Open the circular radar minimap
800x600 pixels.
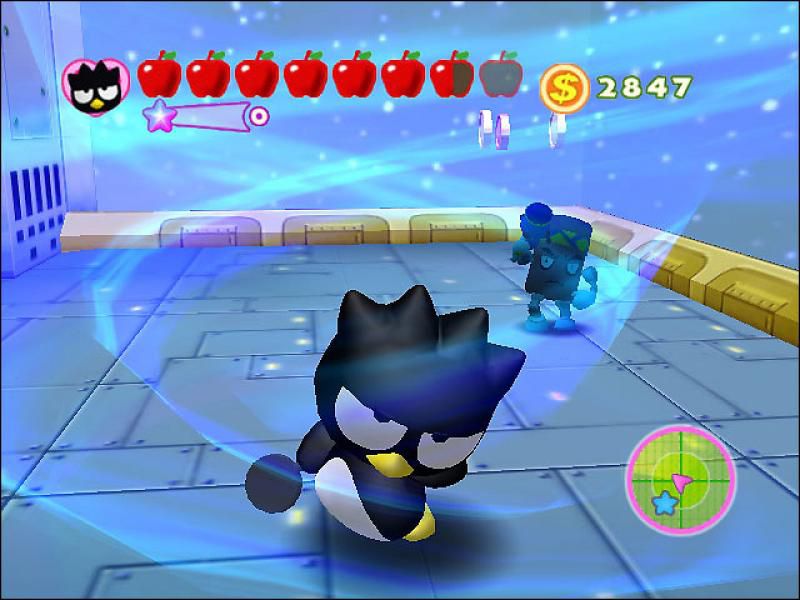click(x=680, y=478)
